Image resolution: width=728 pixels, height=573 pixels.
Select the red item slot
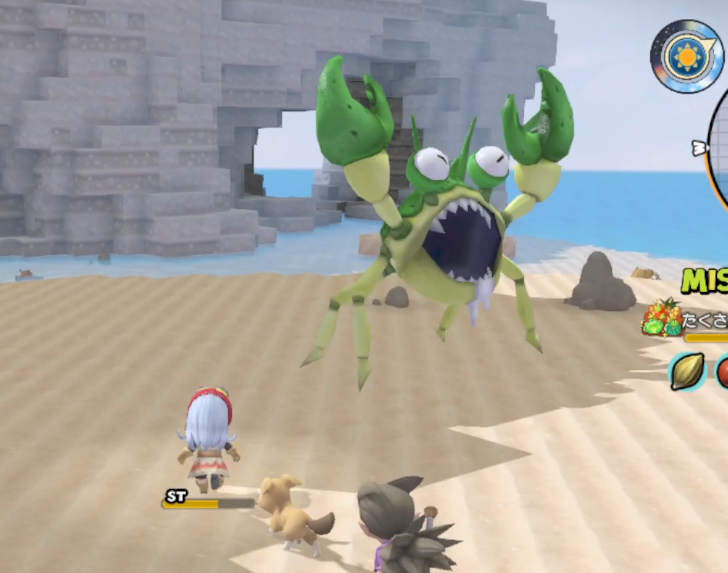pos(722,372)
